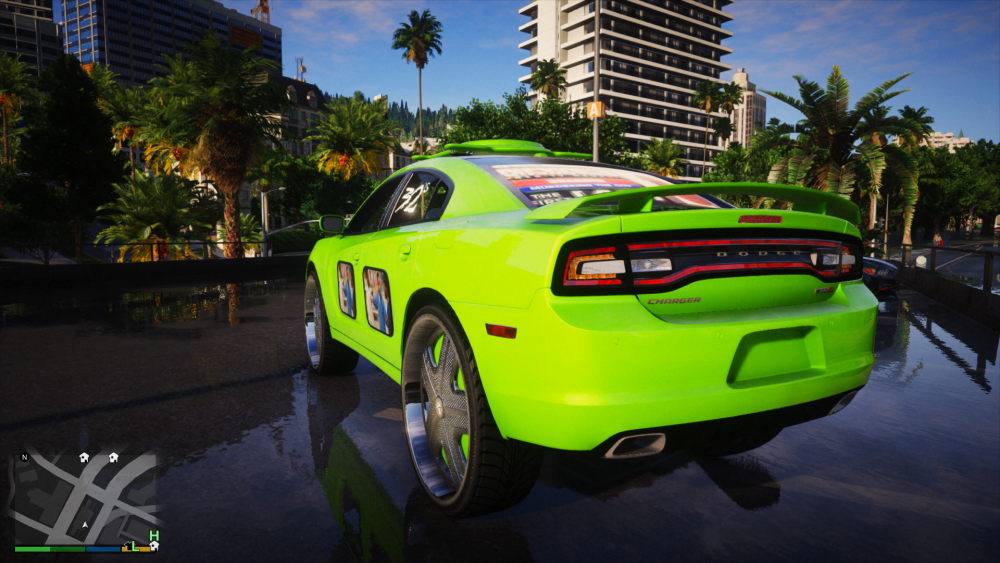Select the white player arrow on minimap
Image resolution: width=1000 pixels, height=563 pixels.
86,523
